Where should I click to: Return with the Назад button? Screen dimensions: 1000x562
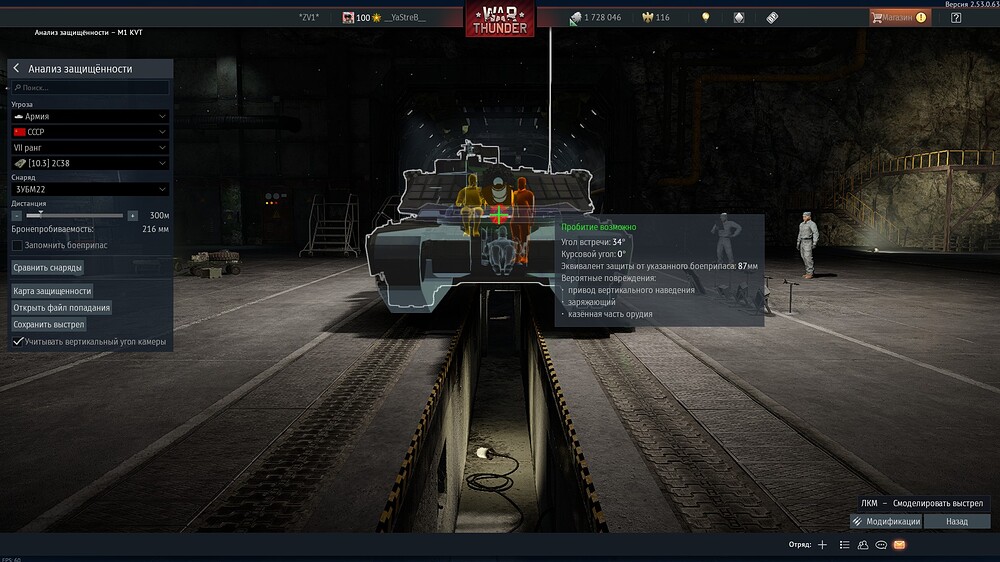click(956, 522)
